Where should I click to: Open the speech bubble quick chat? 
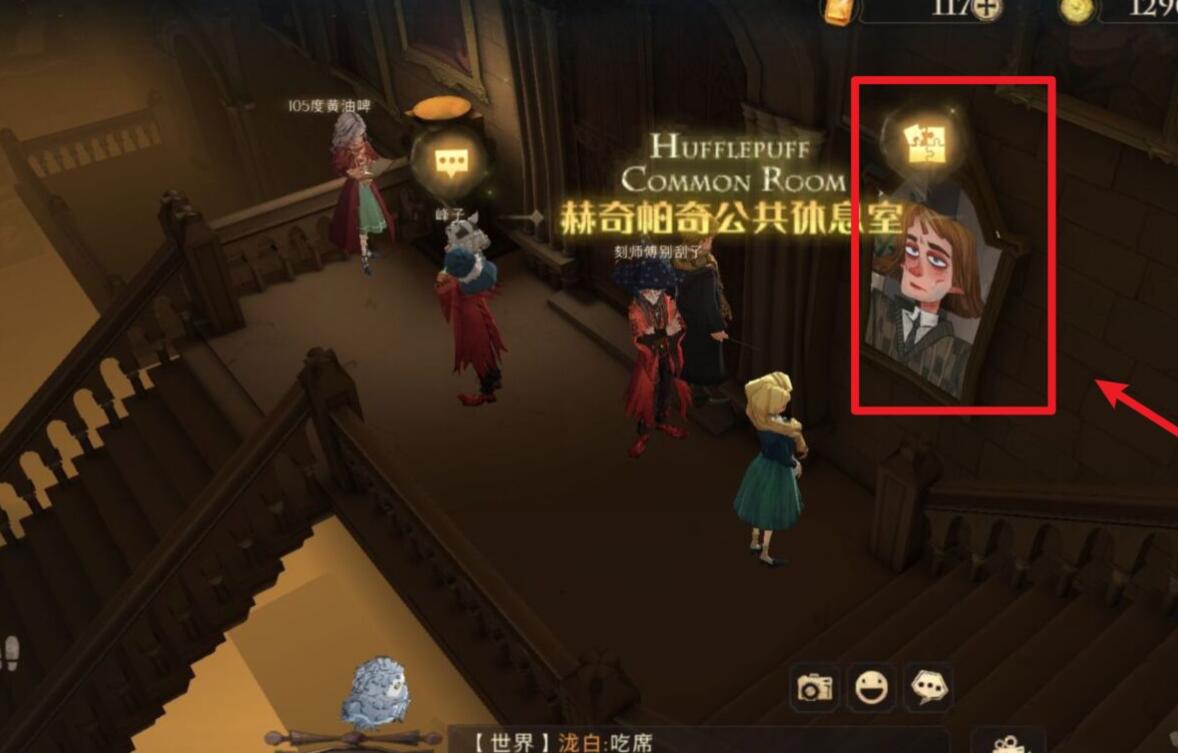coord(927,687)
